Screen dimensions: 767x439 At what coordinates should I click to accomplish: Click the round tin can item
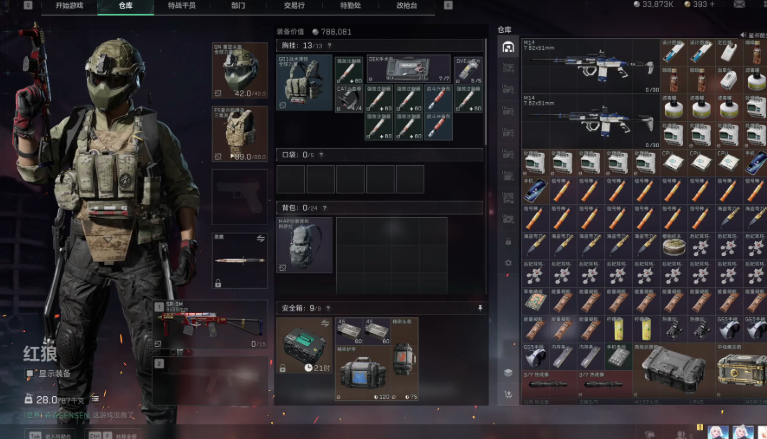pos(674,245)
